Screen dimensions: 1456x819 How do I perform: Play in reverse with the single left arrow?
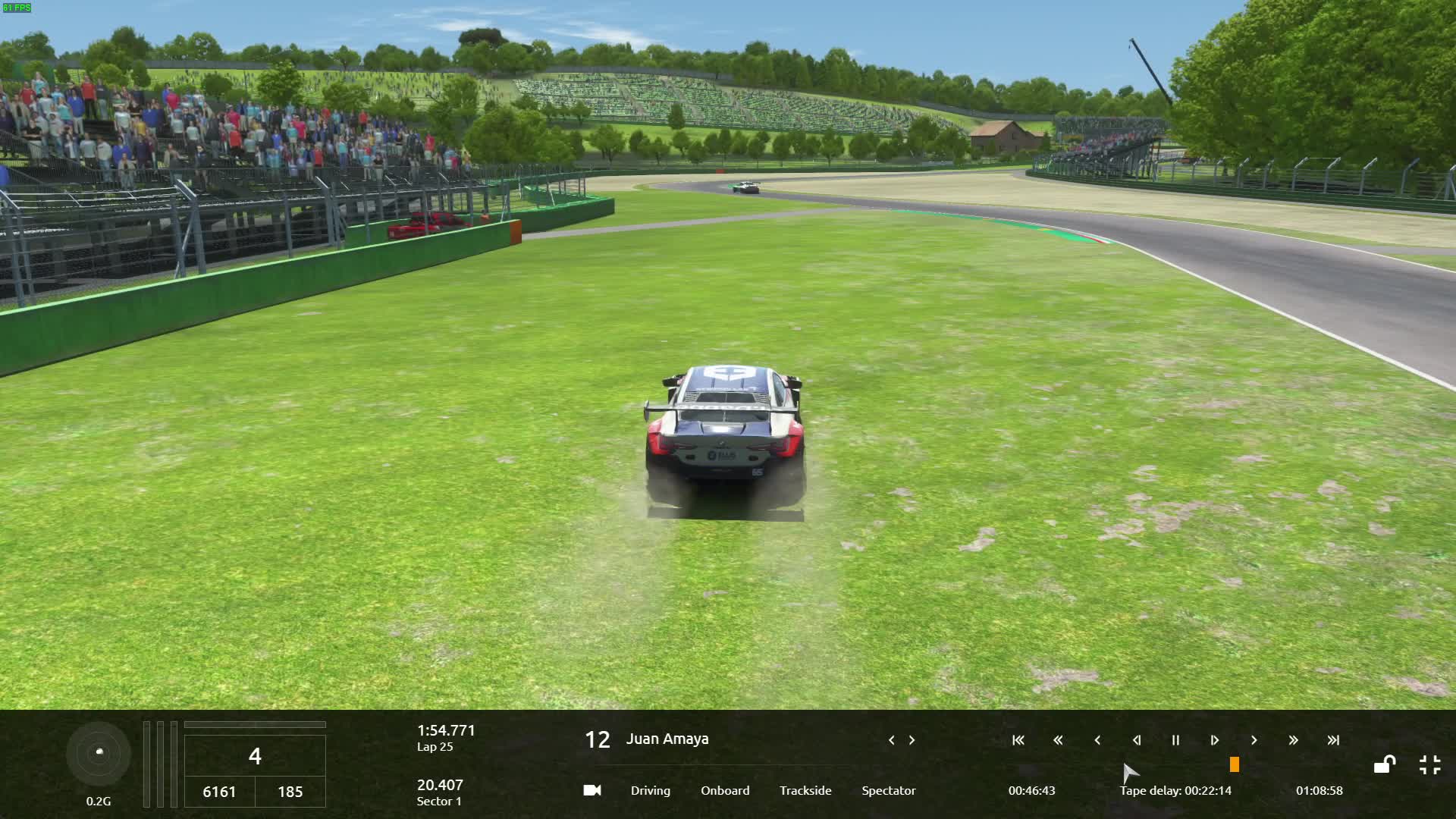(1097, 740)
